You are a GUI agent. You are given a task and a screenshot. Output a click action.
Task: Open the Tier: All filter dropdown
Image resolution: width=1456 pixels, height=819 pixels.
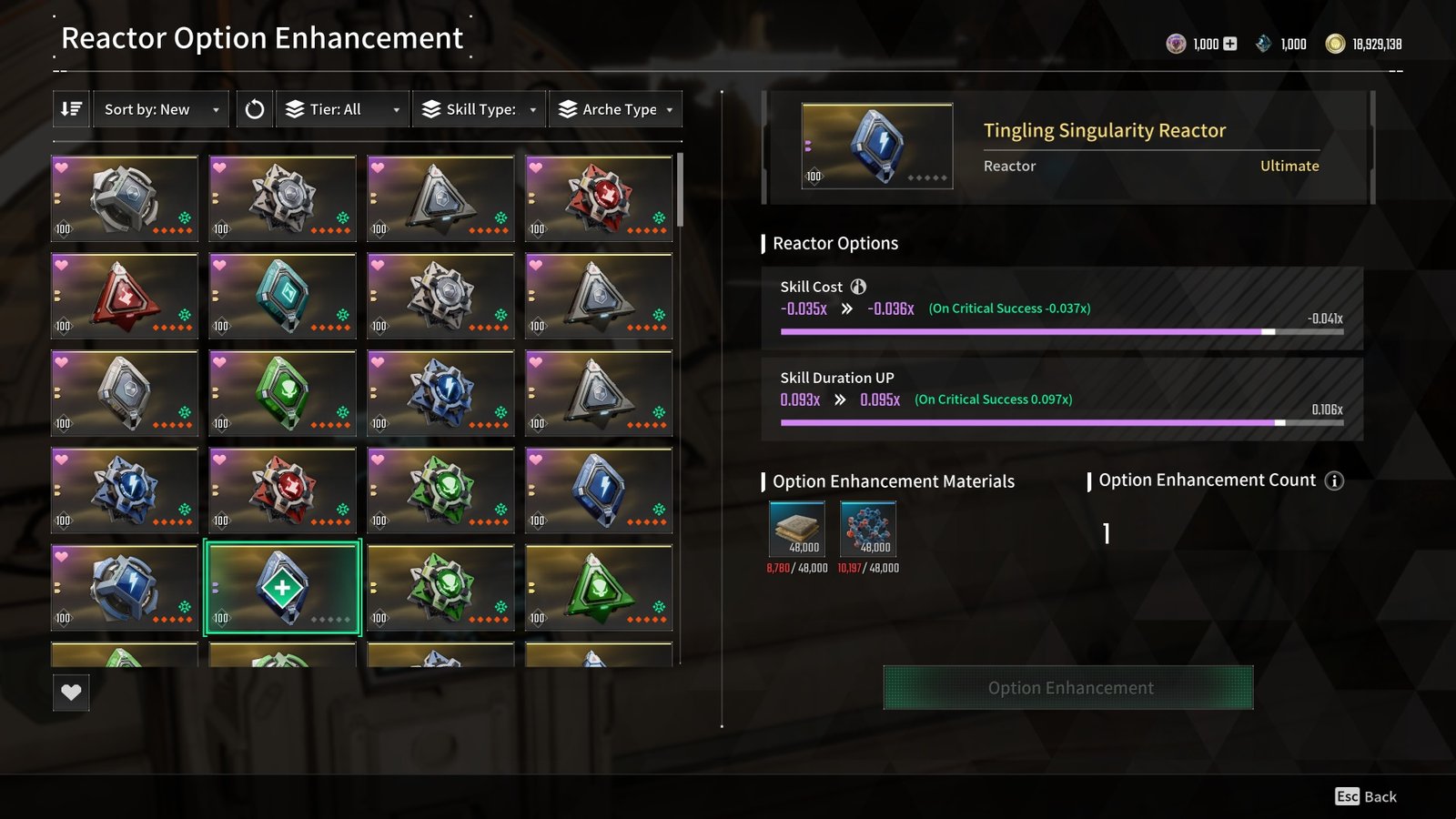(342, 109)
